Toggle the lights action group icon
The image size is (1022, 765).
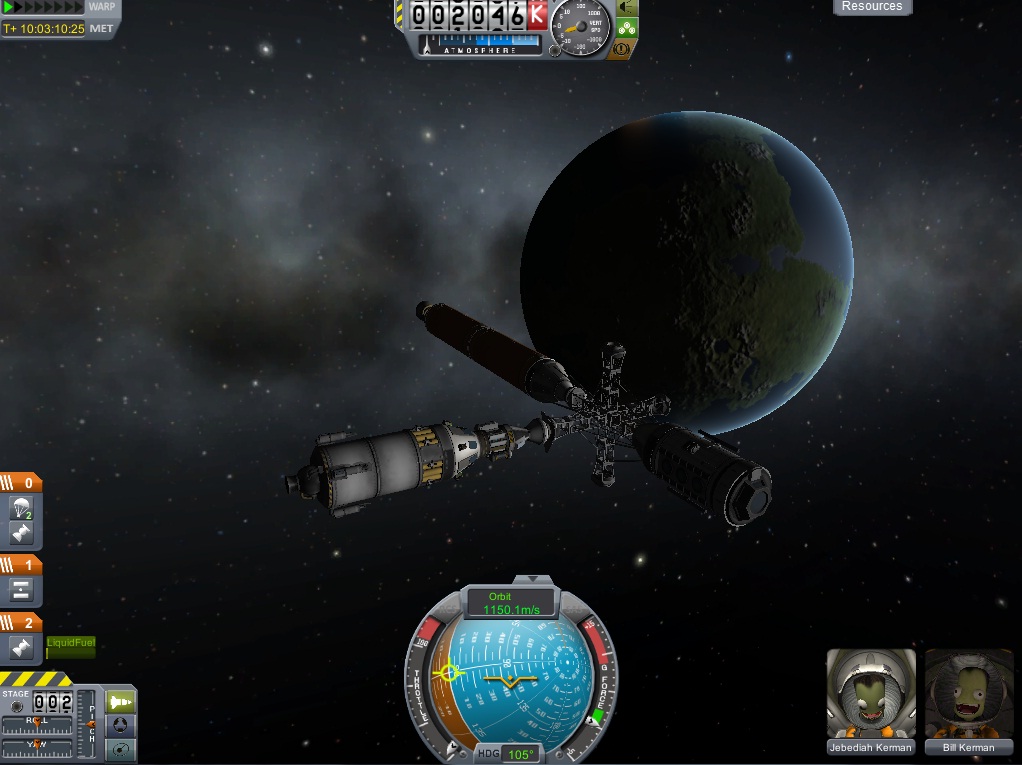627,6
